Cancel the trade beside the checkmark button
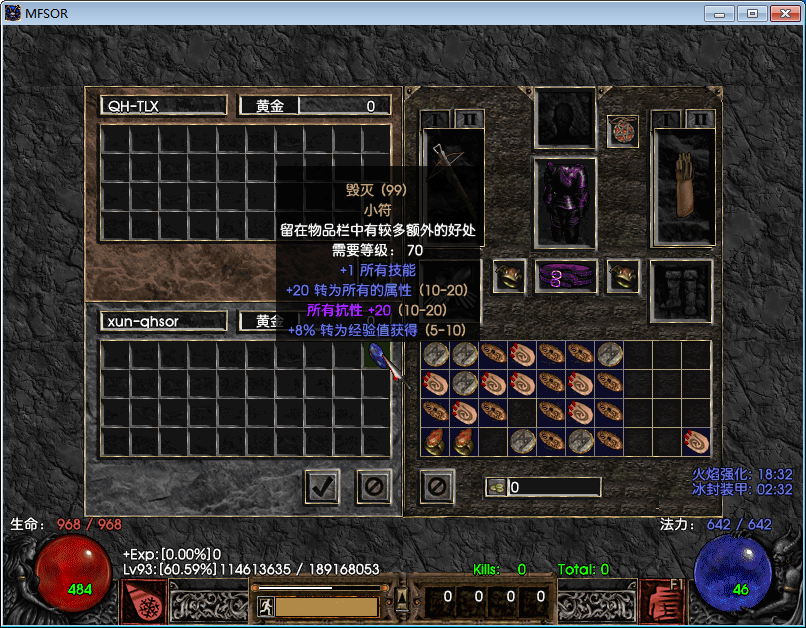Image resolution: width=806 pixels, height=628 pixels. pos(374,487)
